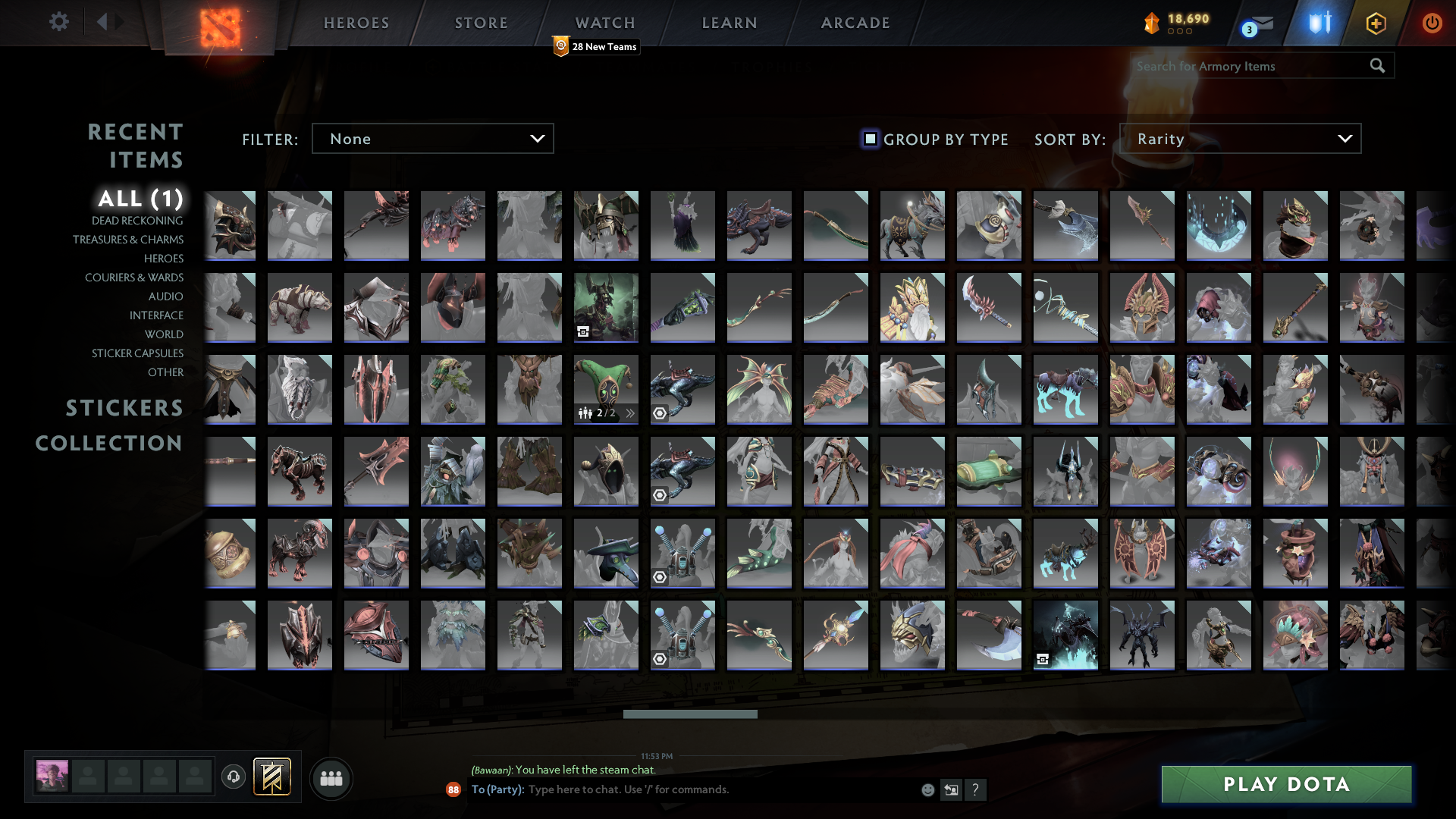Click the magnifying glass to search armory items

tap(1376, 66)
